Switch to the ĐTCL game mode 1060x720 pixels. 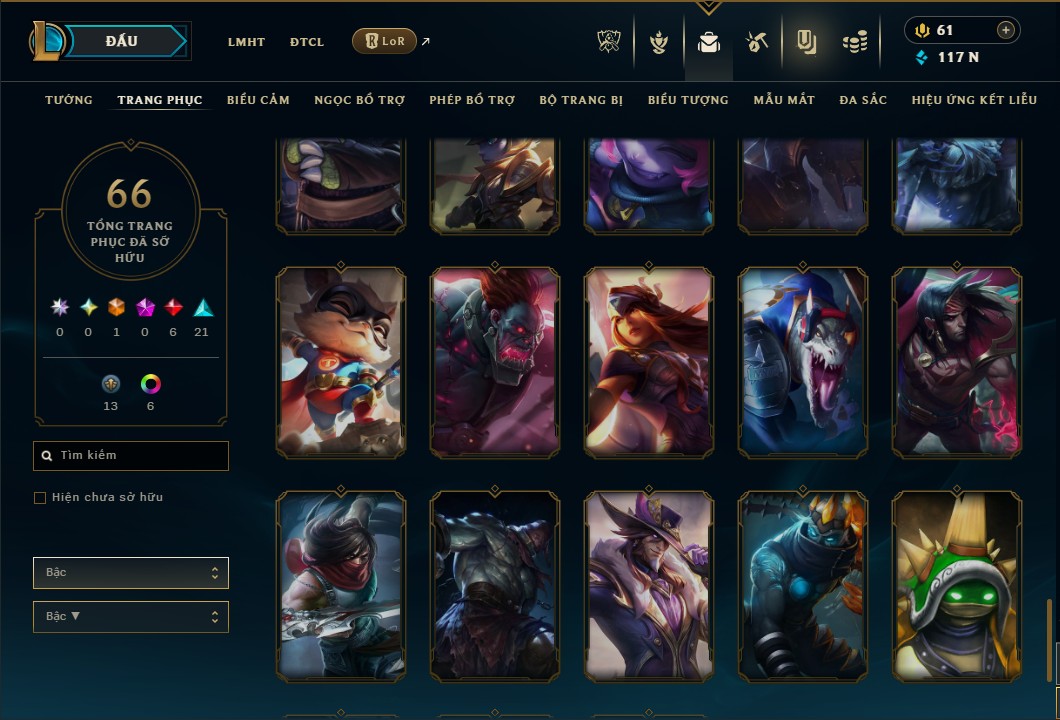pos(307,42)
